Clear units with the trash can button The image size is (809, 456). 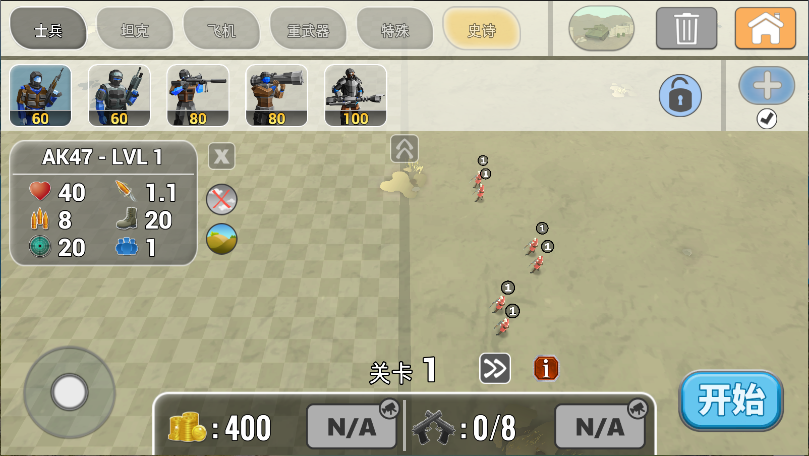pos(686,28)
